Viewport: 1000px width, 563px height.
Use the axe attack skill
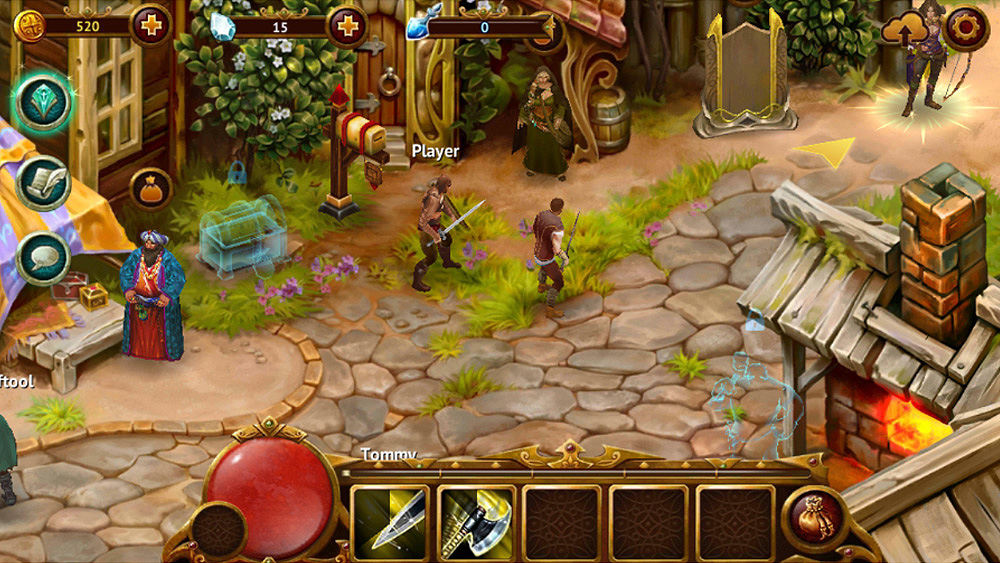[476, 523]
